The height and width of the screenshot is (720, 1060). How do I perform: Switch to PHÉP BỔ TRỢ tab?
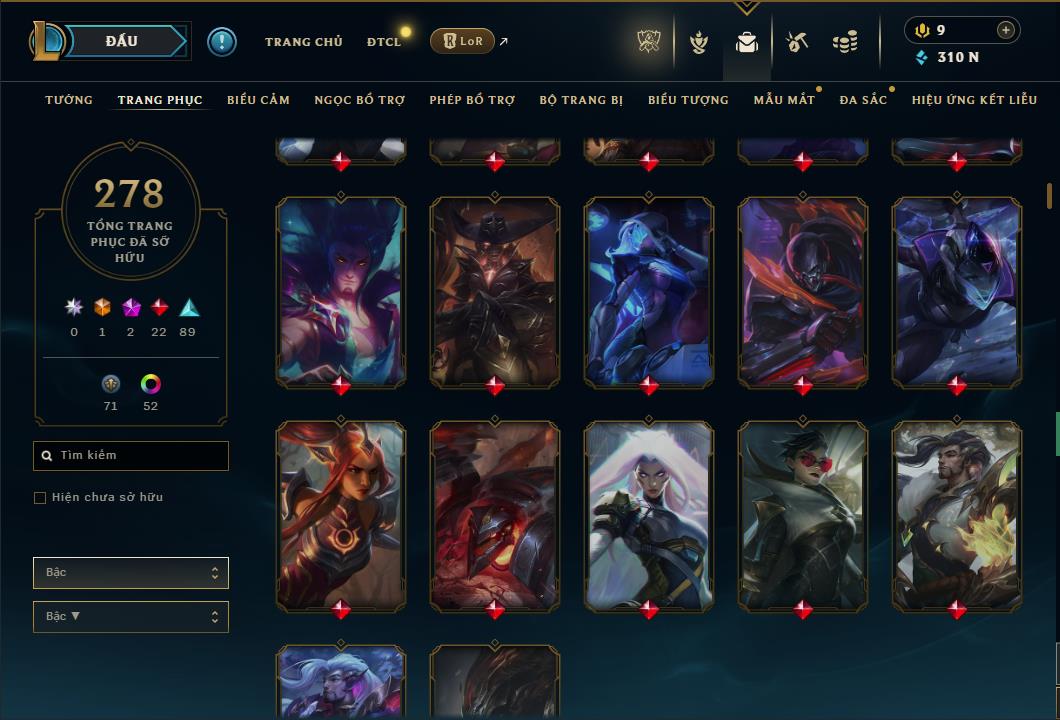[x=472, y=100]
